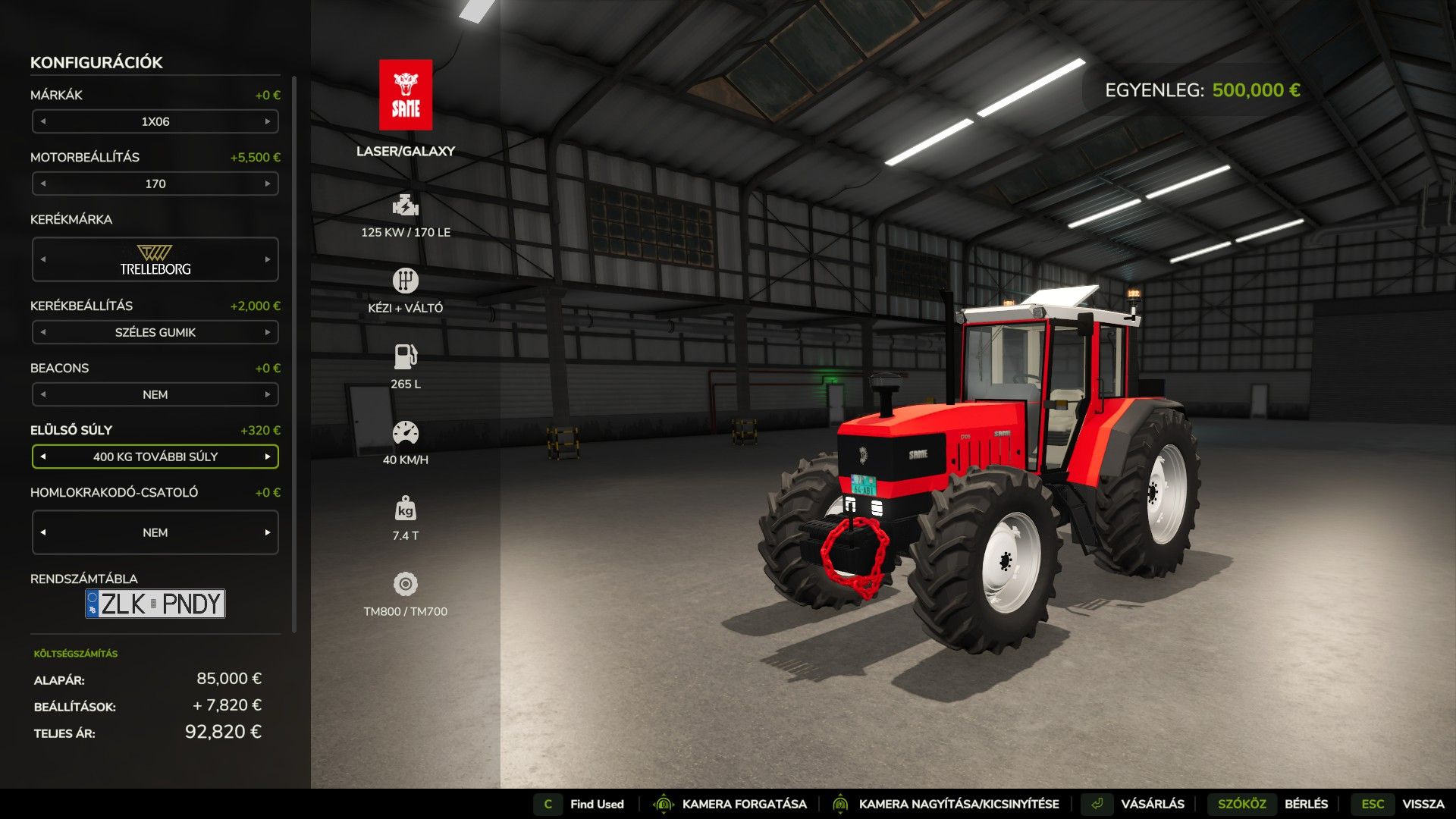Click the gear shifter icon for KÉZI + VÁLTÓ
The width and height of the screenshot is (1456, 819).
coord(405,280)
